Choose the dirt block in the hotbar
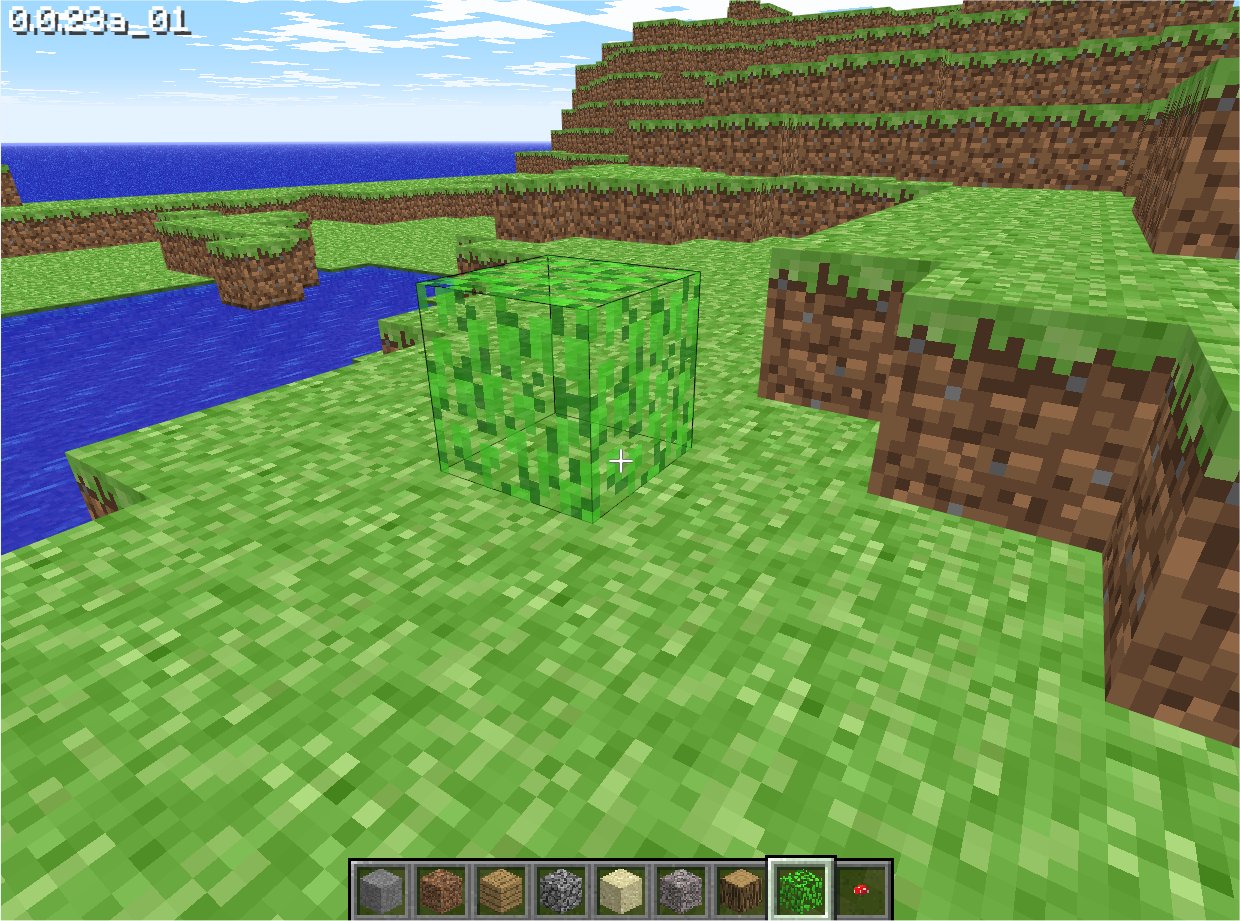The height and width of the screenshot is (921, 1240). coord(440,888)
